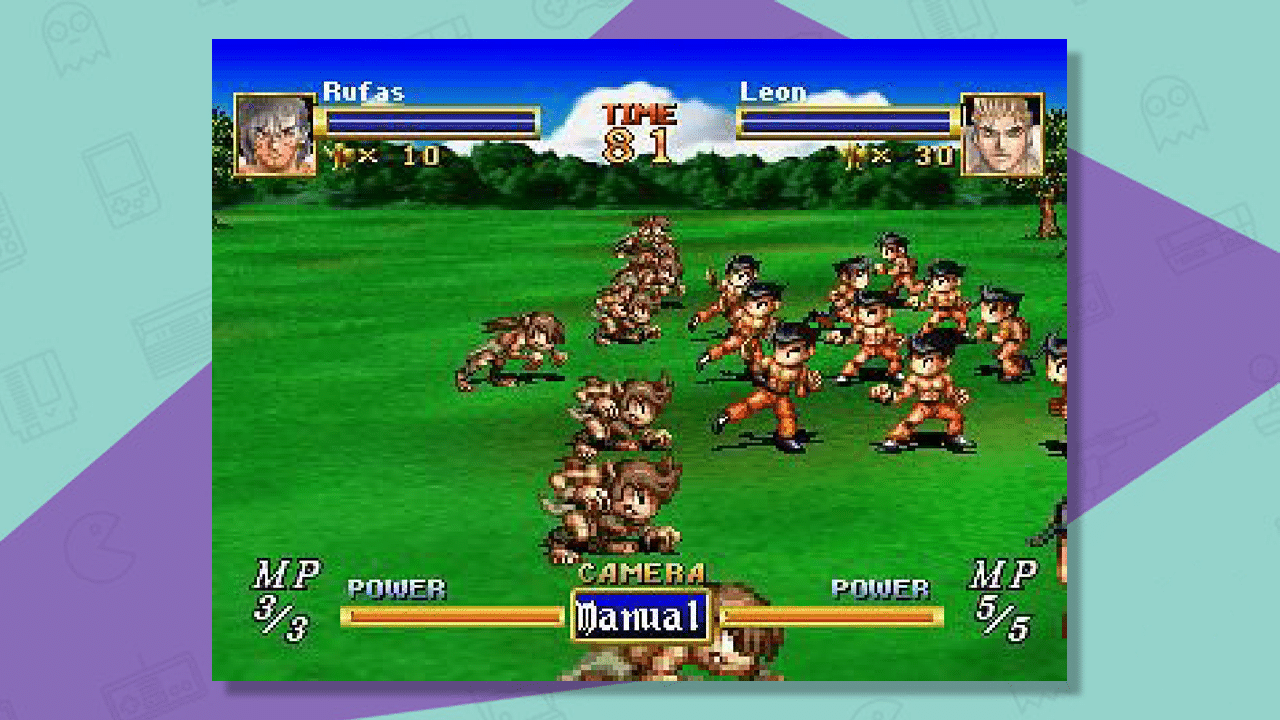Click Rufas's blue health bar

[435, 120]
